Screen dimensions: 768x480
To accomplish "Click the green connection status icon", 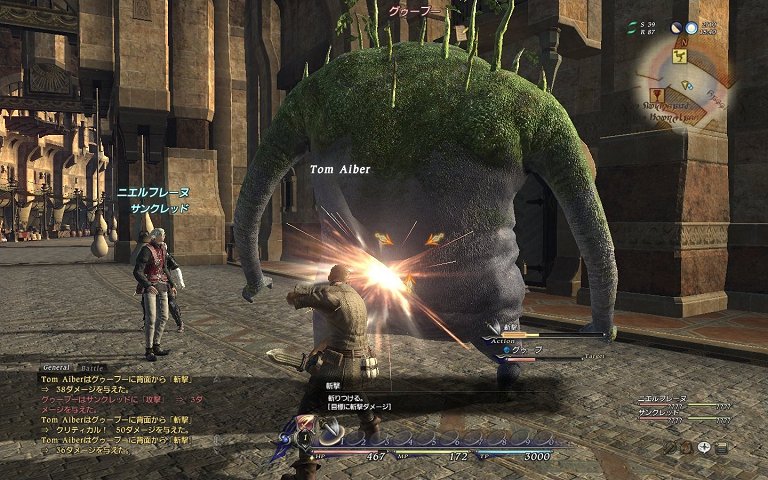I will pyautogui.click(x=632, y=27).
